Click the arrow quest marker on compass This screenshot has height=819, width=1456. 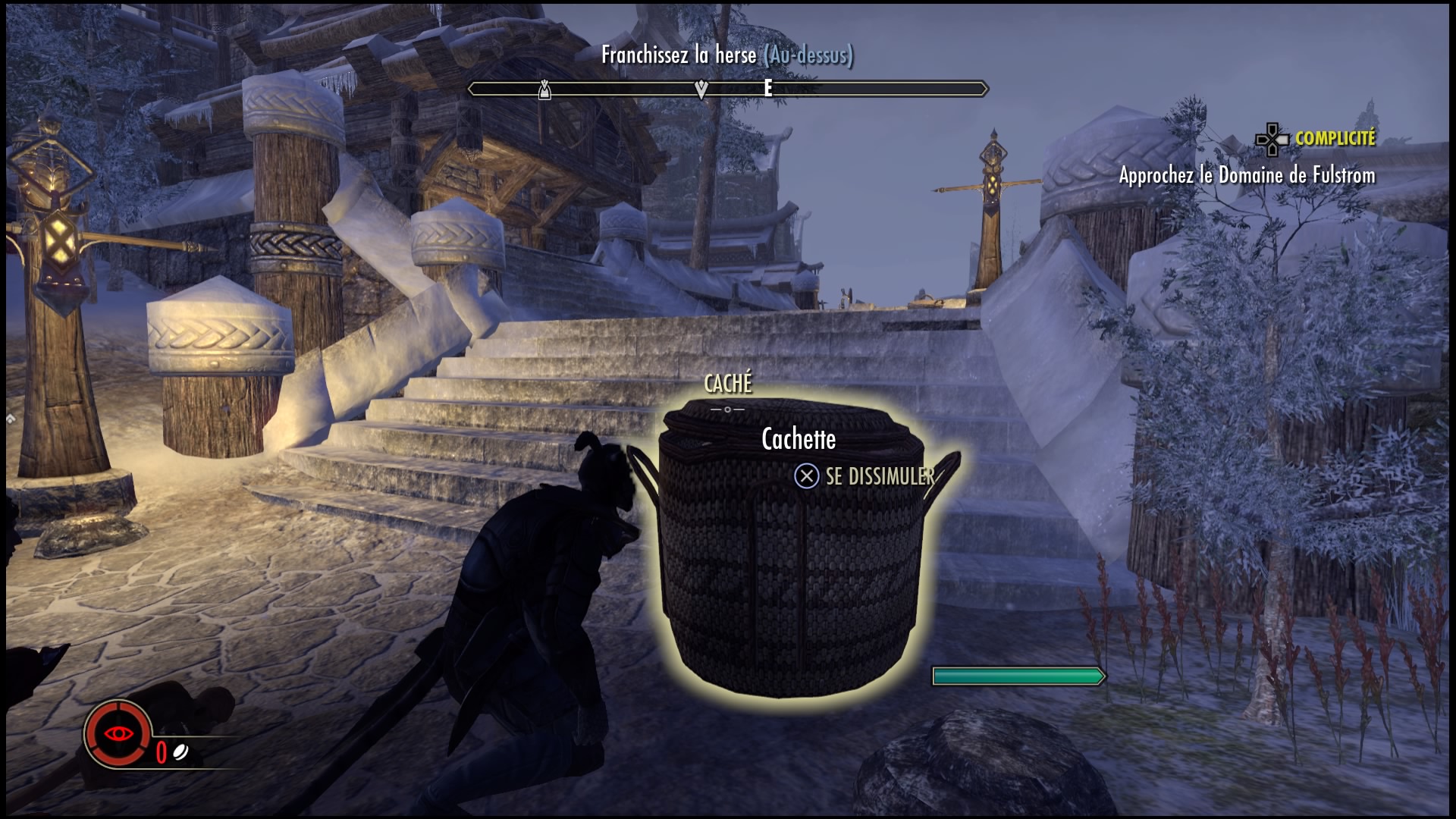coord(701,90)
